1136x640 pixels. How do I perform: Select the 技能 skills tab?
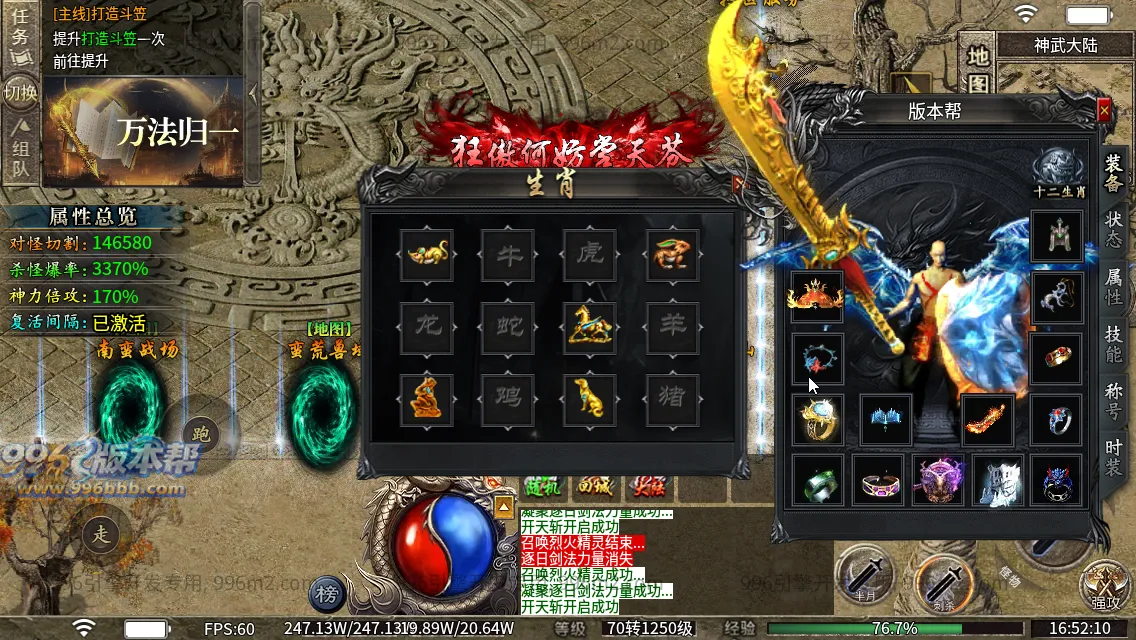(1113, 343)
